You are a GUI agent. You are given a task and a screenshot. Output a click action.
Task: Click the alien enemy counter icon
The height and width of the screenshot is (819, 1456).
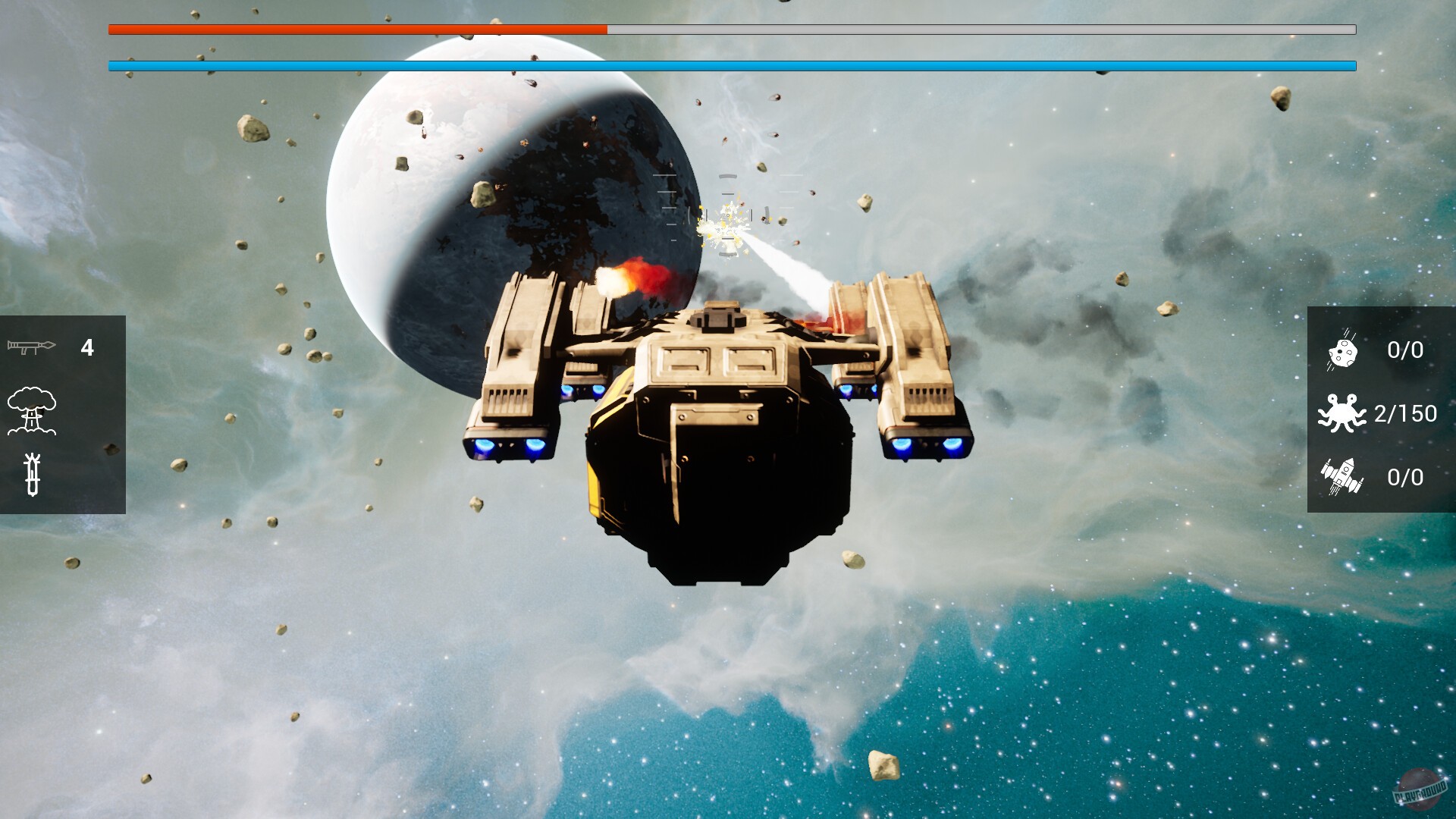pos(1344,414)
